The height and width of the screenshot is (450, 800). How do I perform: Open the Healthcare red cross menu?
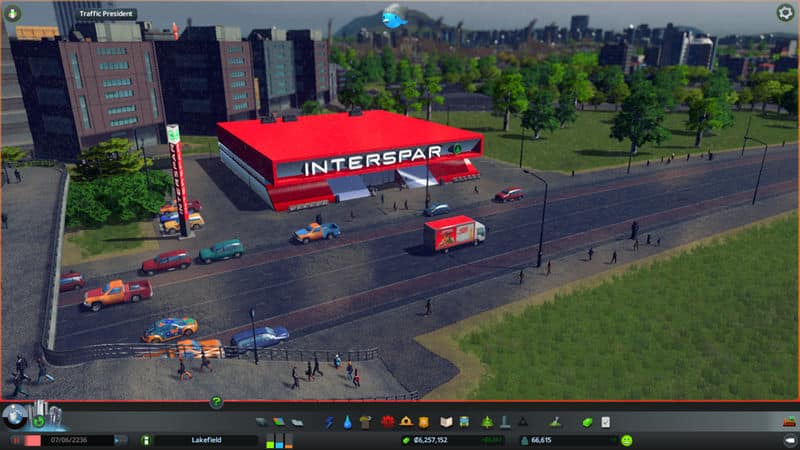point(388,422)
